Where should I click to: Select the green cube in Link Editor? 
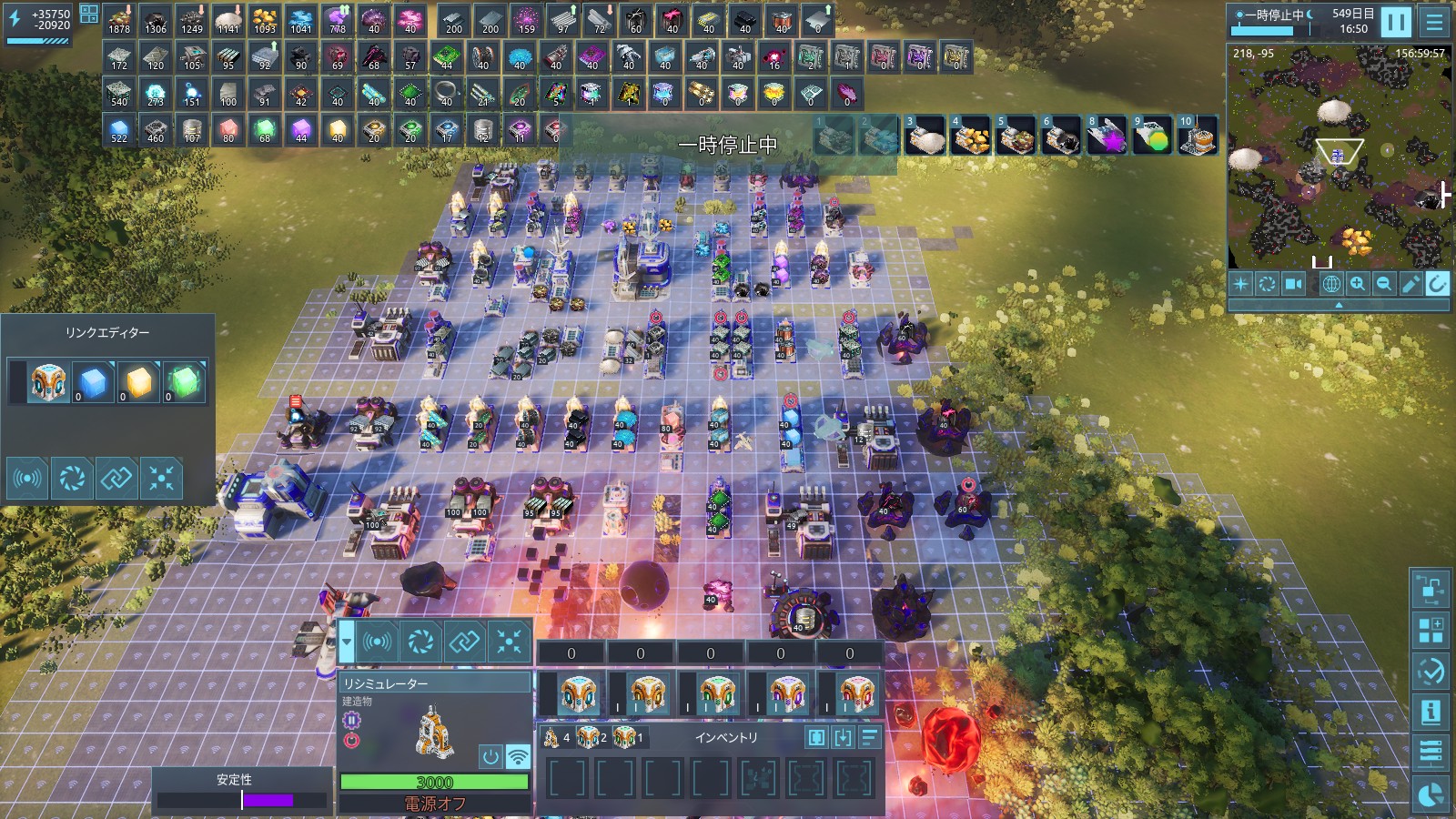[x=184, y=382]
